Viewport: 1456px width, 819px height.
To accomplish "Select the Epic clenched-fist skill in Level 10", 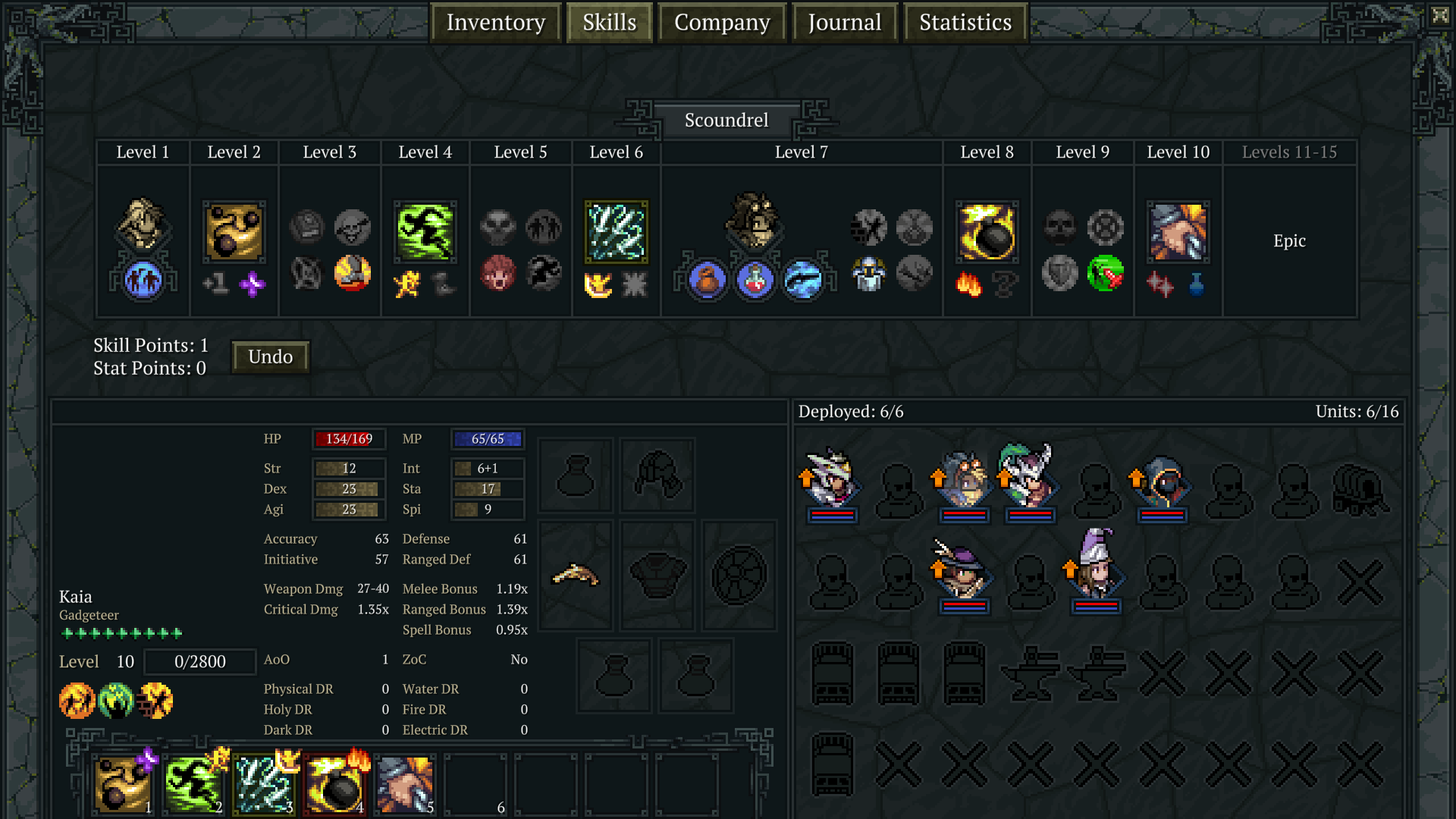I will (1178, 234).
